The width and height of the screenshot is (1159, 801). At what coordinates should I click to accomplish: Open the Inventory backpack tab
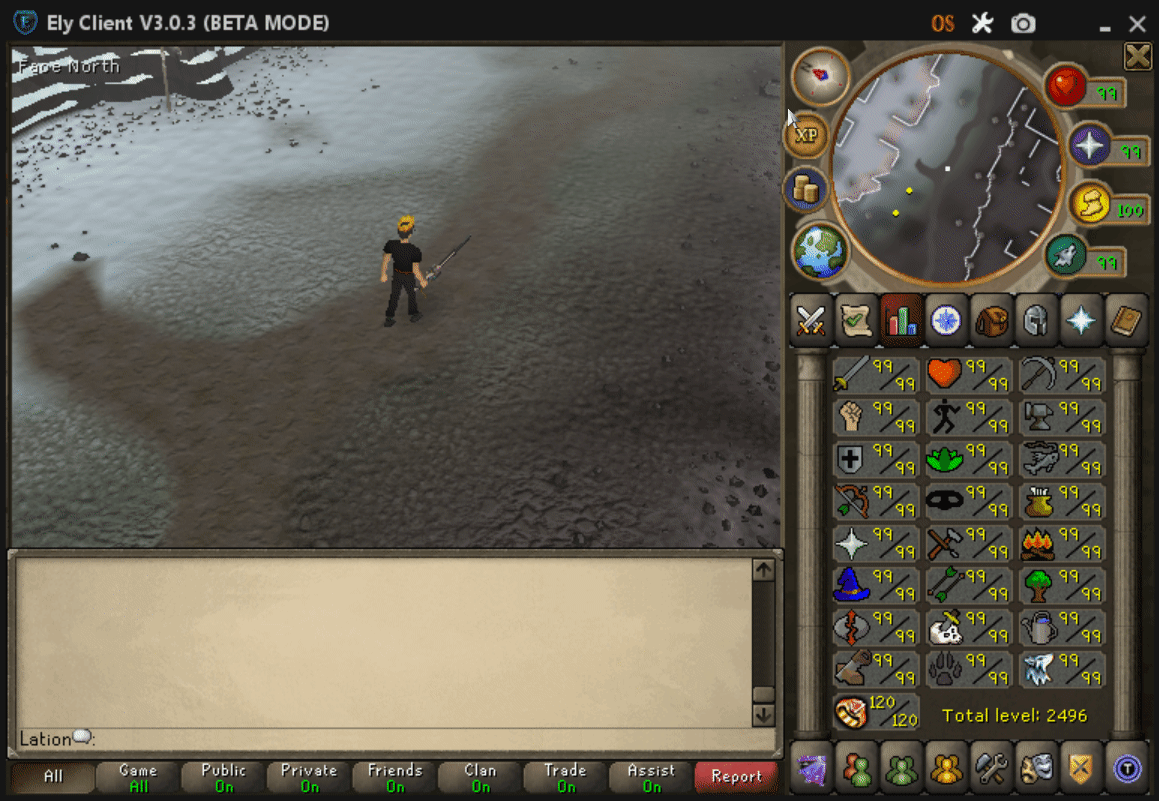tap(991, 321)
